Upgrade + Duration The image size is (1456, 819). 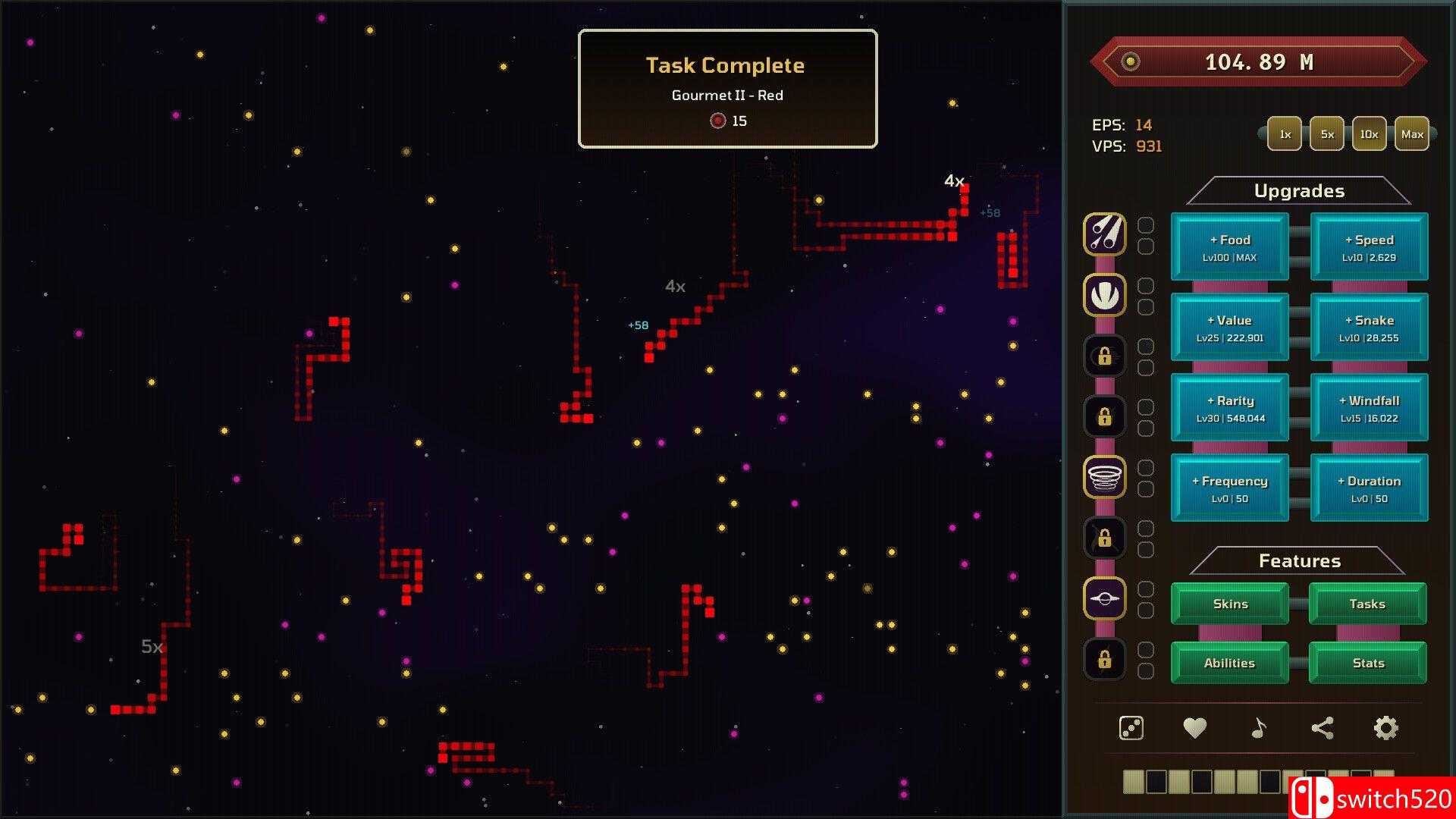coord(1369,488)
